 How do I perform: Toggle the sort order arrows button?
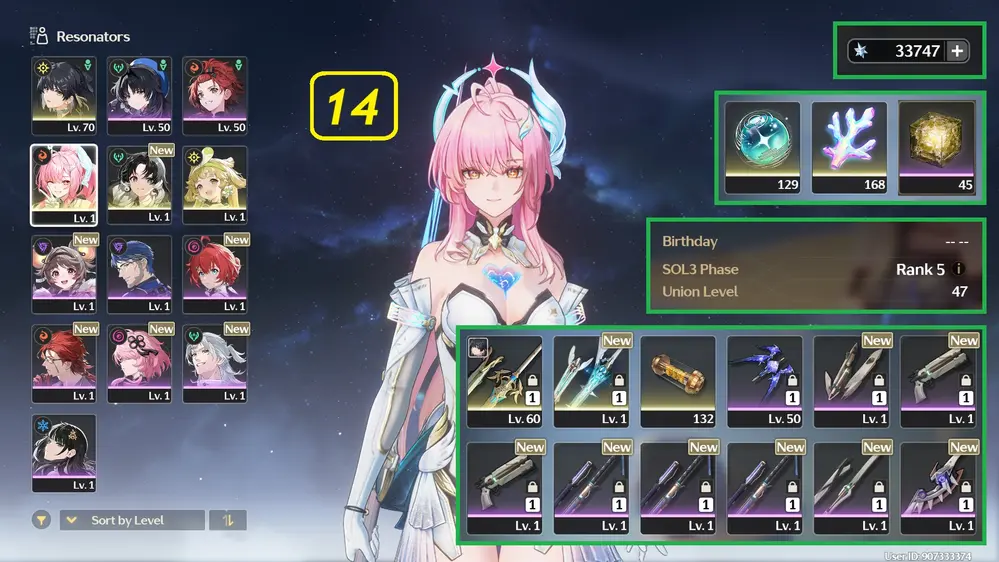coord(228,520)
